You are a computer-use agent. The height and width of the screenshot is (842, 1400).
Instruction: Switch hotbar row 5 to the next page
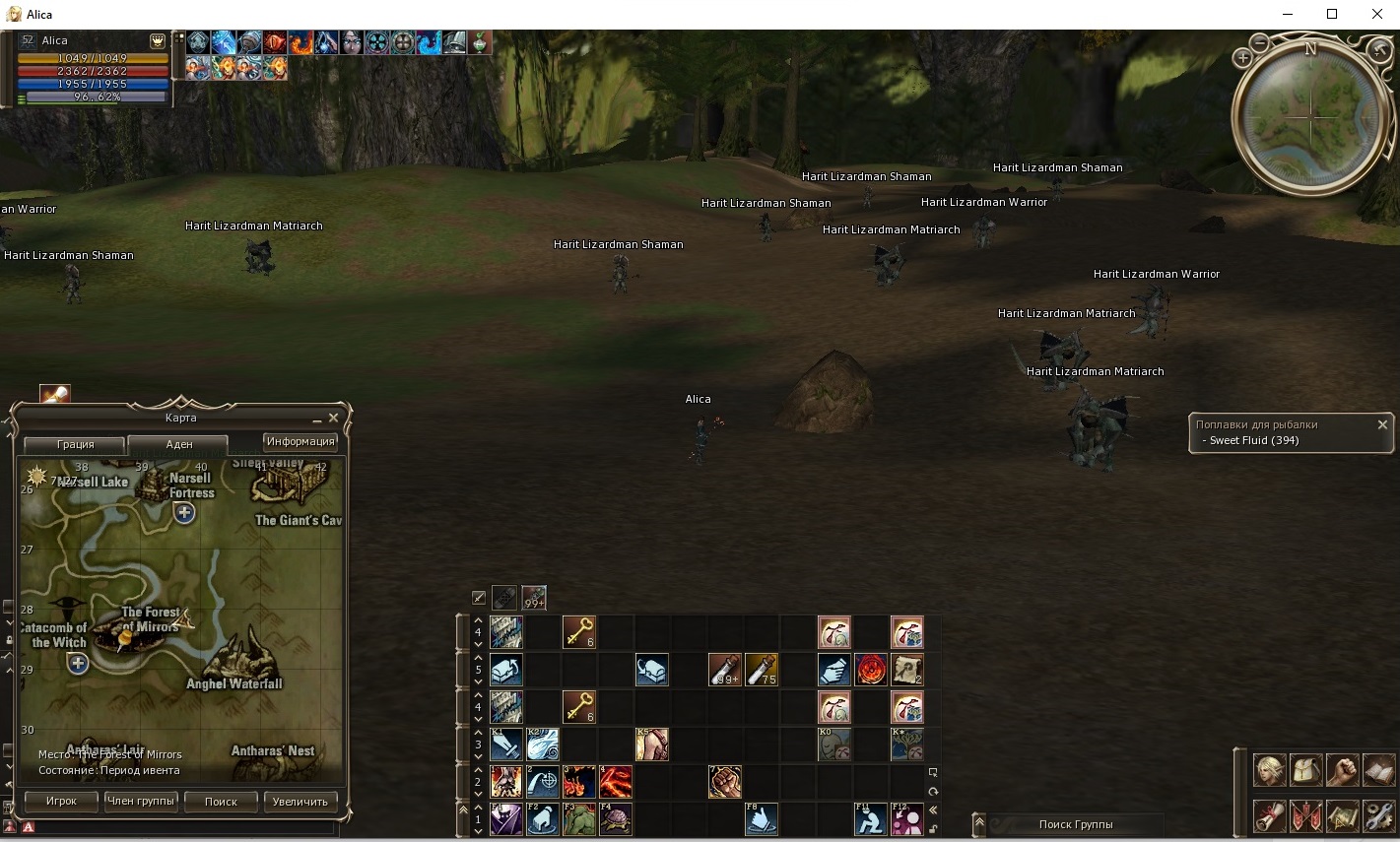(x=479, y=680)
